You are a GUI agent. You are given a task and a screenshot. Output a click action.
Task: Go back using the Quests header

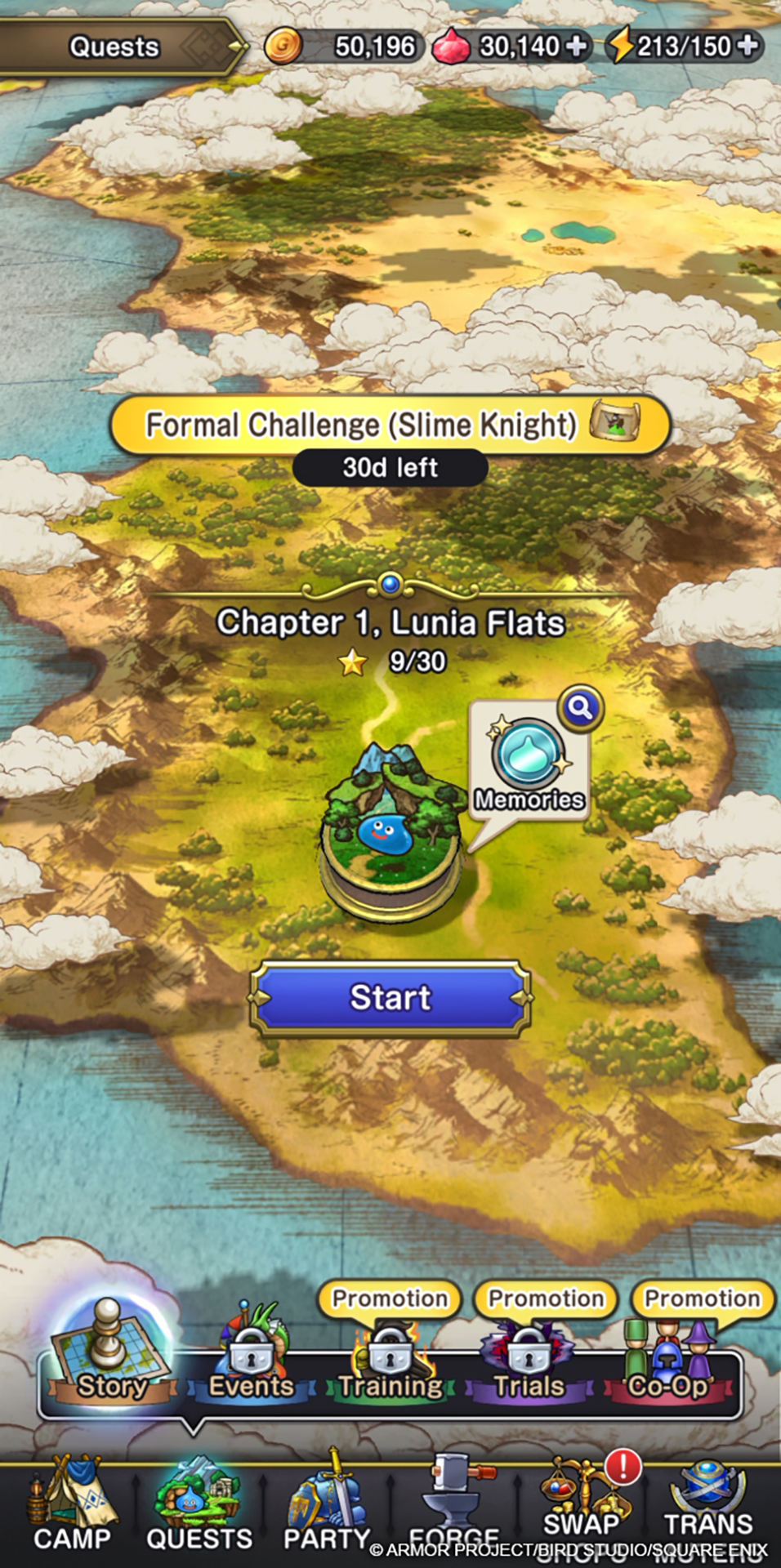(x=114, y=47)
